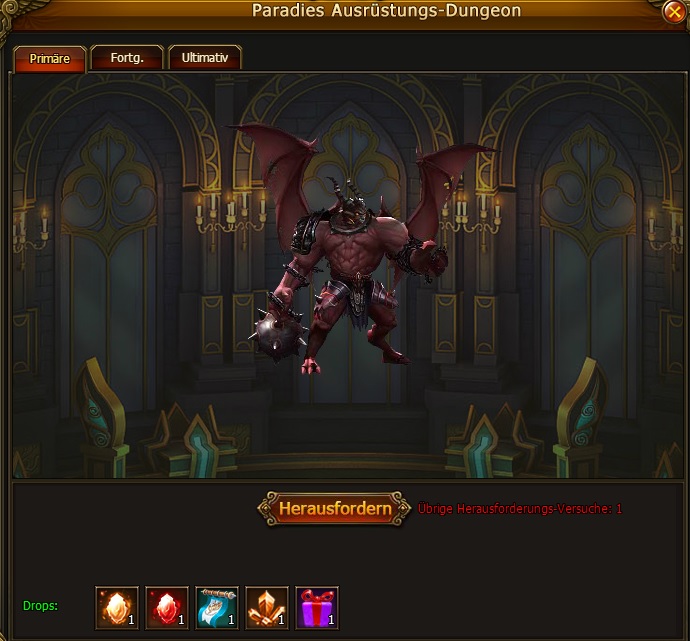The width and height of the screenshot is (690, 641).
Task: View the blue scroll banner drop
Action: coord(217,607)
